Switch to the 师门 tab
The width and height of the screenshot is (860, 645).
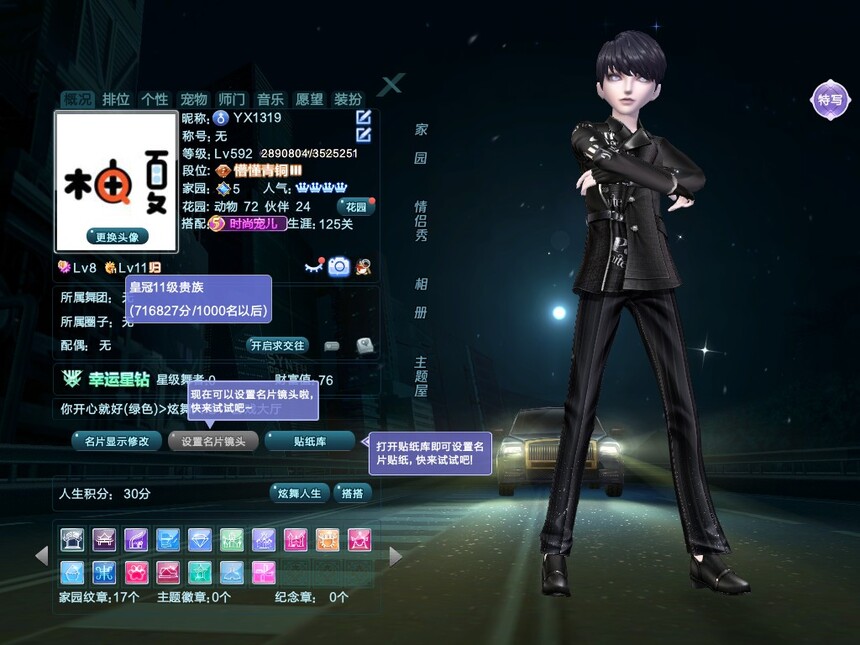(x=232, y=99)
